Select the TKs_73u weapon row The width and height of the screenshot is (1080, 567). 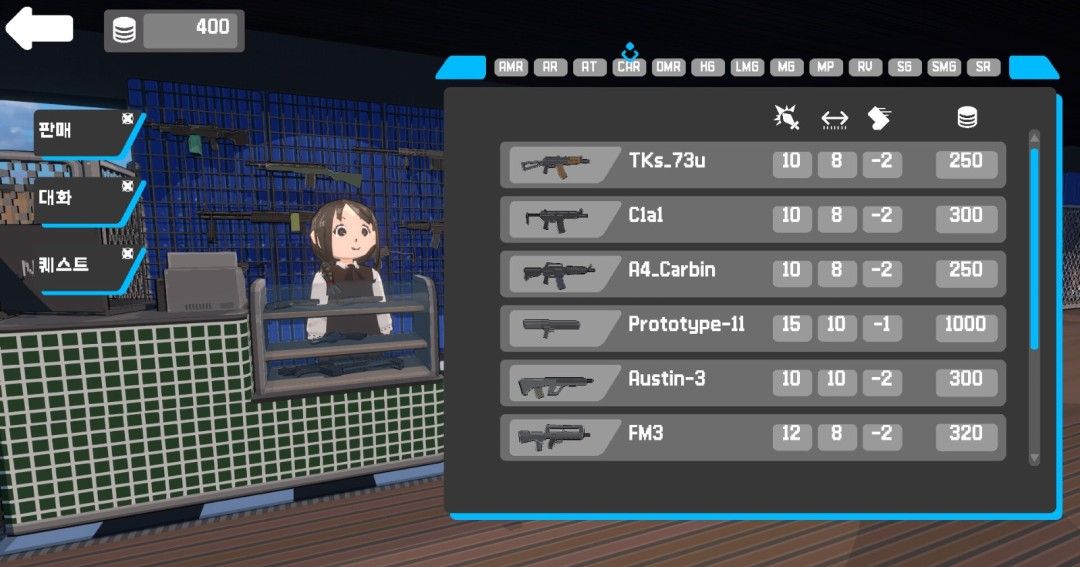tap(752, 164)
